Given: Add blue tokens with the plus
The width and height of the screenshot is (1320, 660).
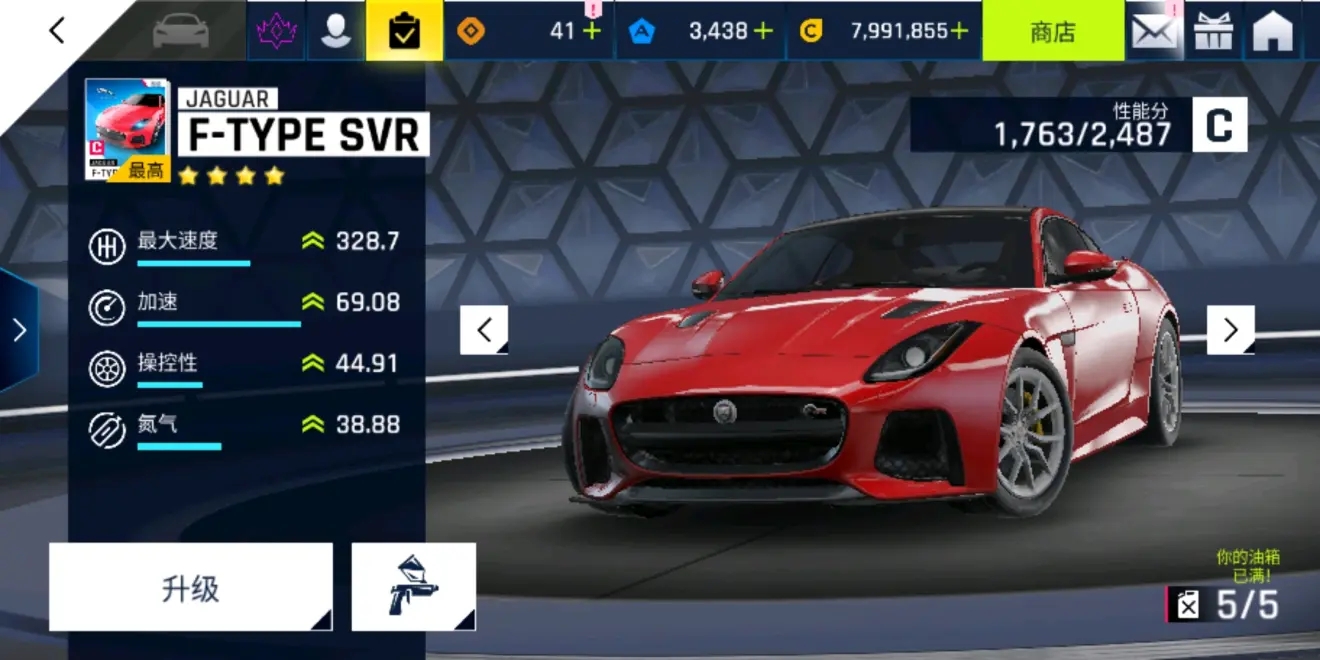Looking at the screenshot, I should click(x=764, y=31).
